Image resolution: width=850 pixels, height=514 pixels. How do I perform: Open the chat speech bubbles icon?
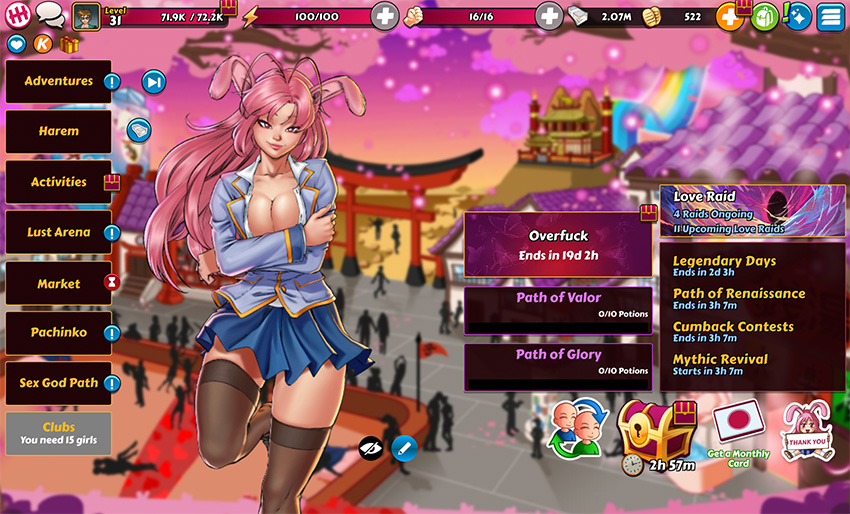click(x=50, y=15)
